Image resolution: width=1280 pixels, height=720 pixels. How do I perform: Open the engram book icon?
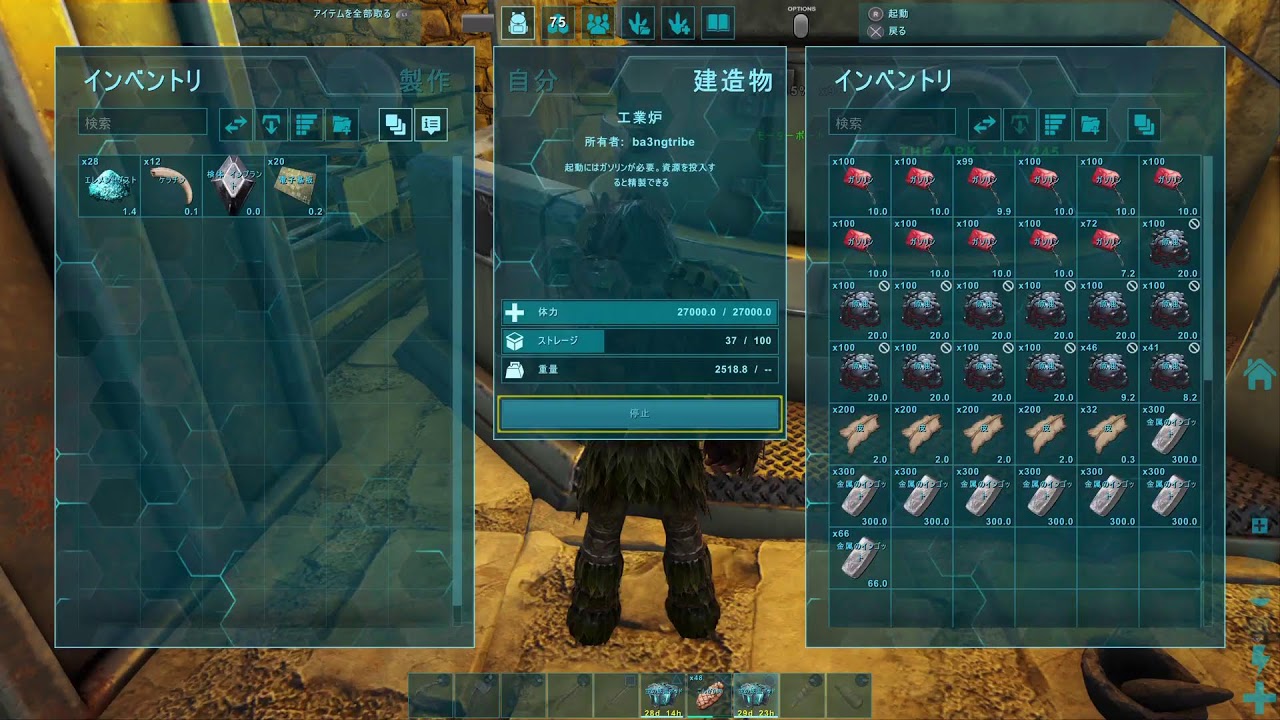tap(717, 22)
